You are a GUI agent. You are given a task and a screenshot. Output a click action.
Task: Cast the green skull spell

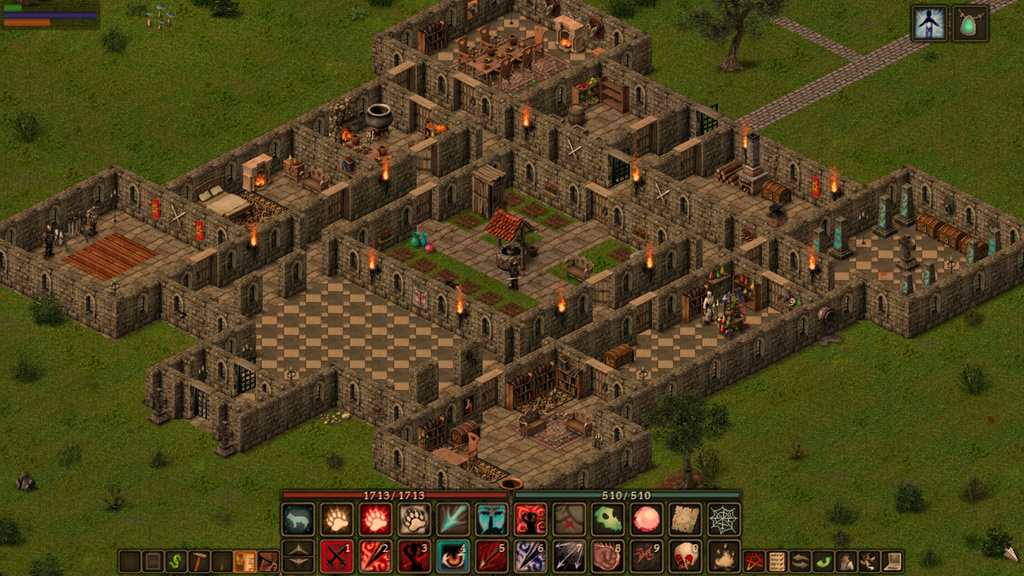tap(607, 519)
